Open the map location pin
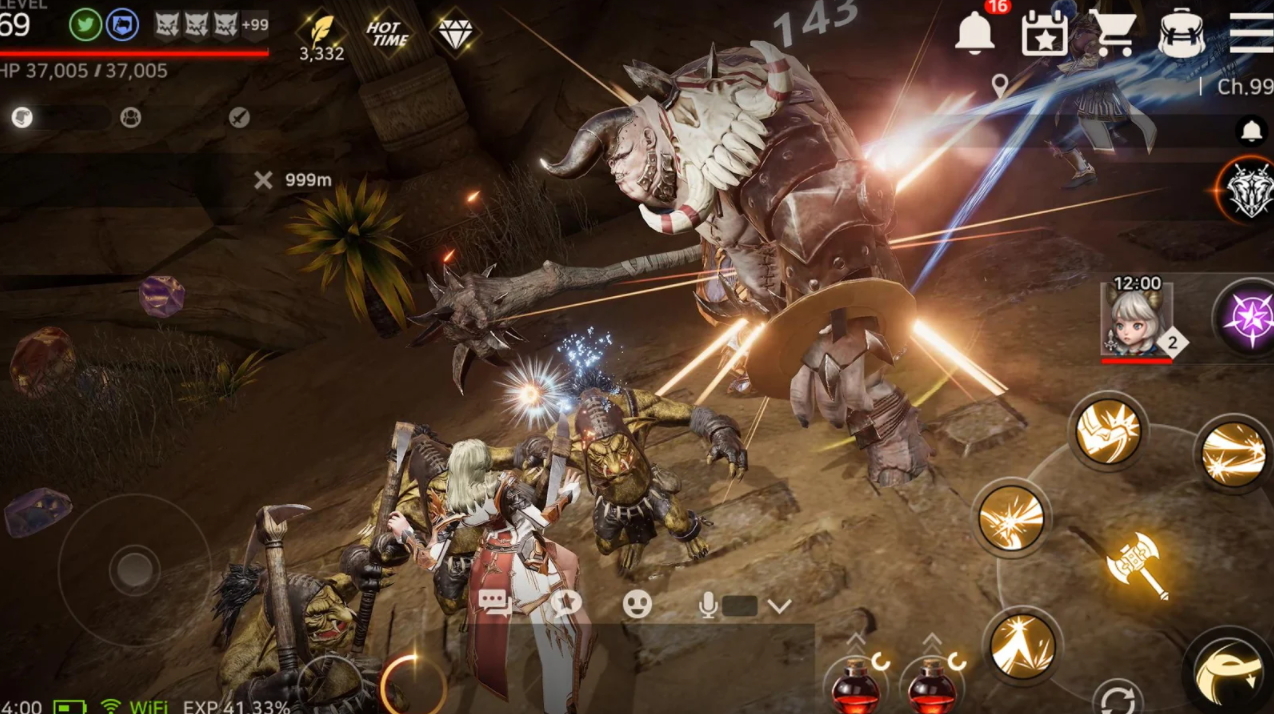The height and width of the screenshot is (714, 1274). [x=1000, y=86]
